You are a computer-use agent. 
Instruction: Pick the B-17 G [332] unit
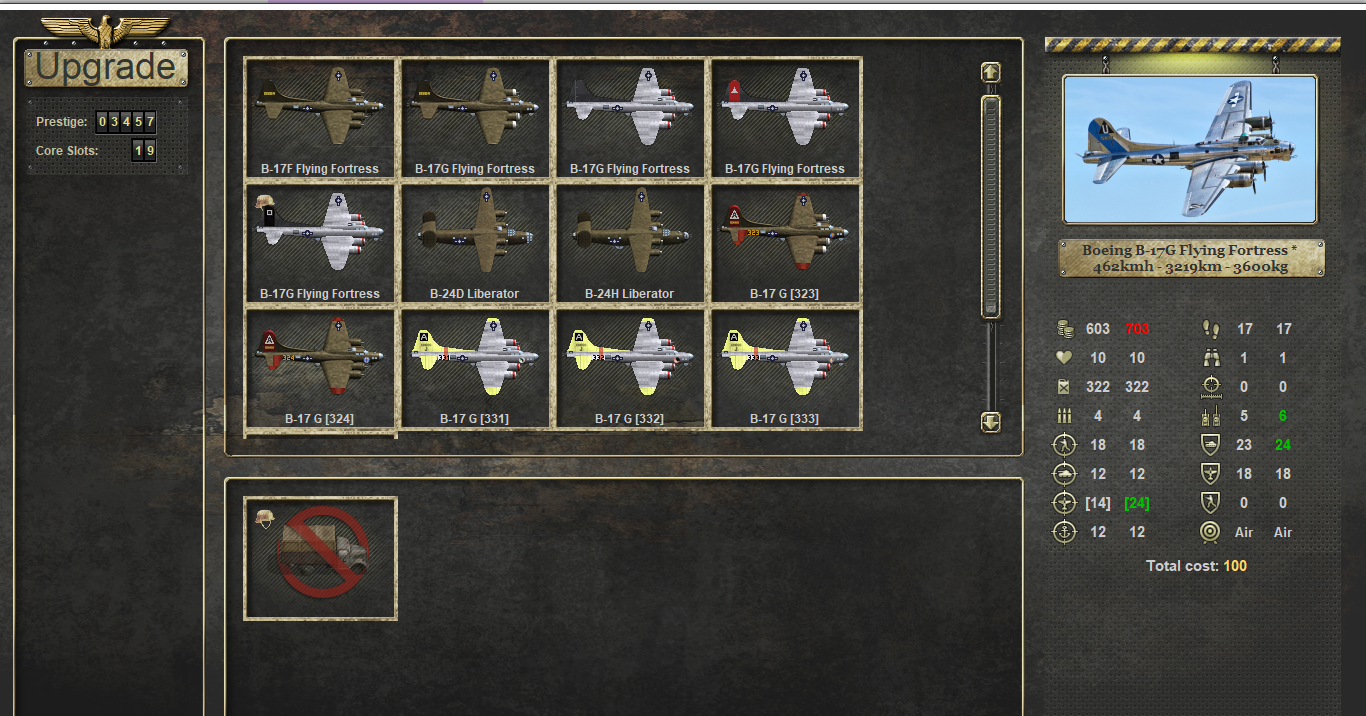(630, 367)
